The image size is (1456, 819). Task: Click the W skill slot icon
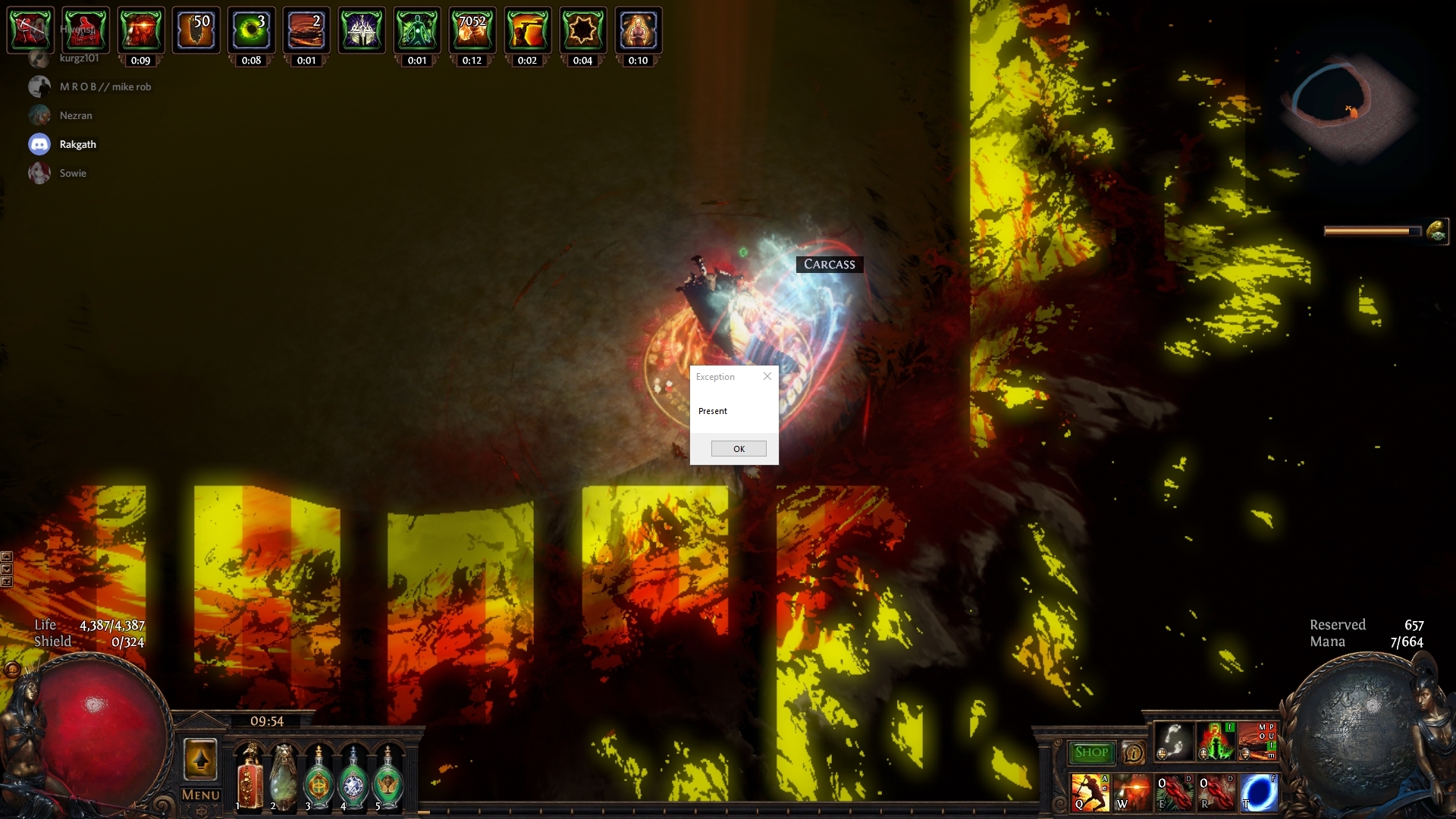pyautogui.click(x=1133, y=792)
